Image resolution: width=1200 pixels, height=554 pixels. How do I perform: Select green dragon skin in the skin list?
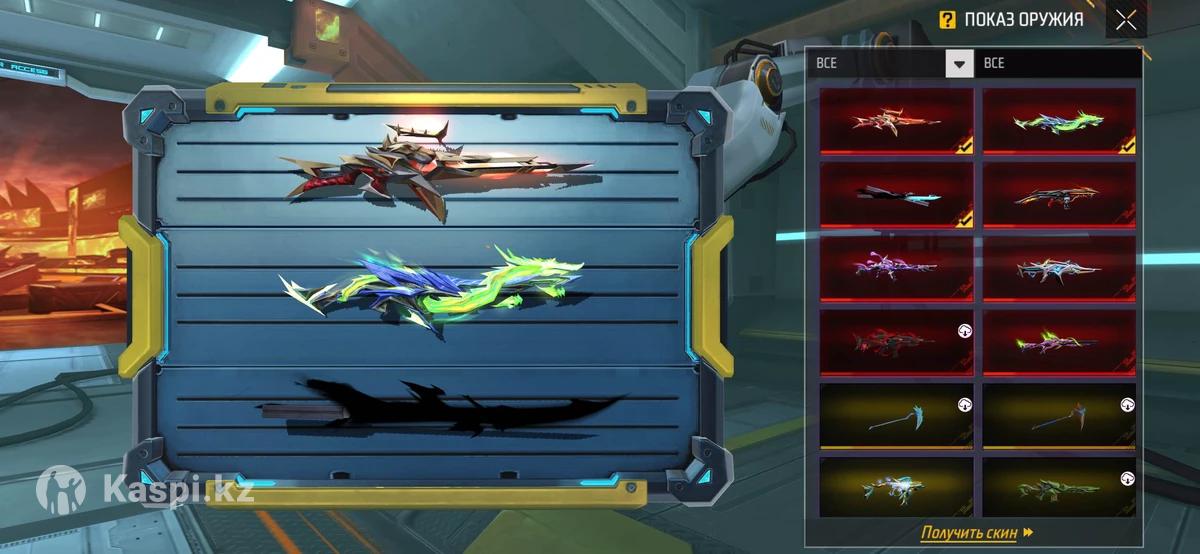point(1059,121)
